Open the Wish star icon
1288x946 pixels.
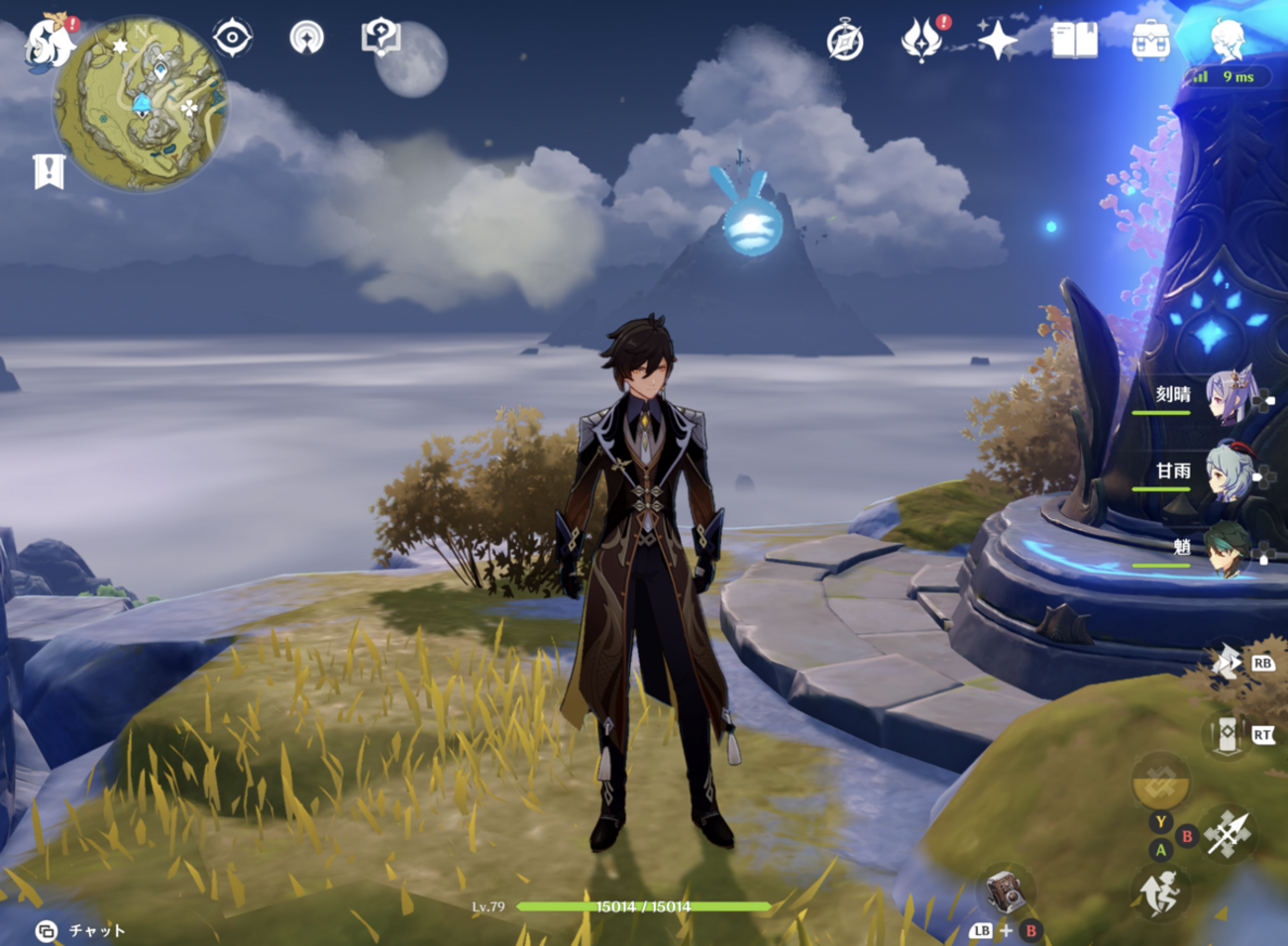click(997, 42)
